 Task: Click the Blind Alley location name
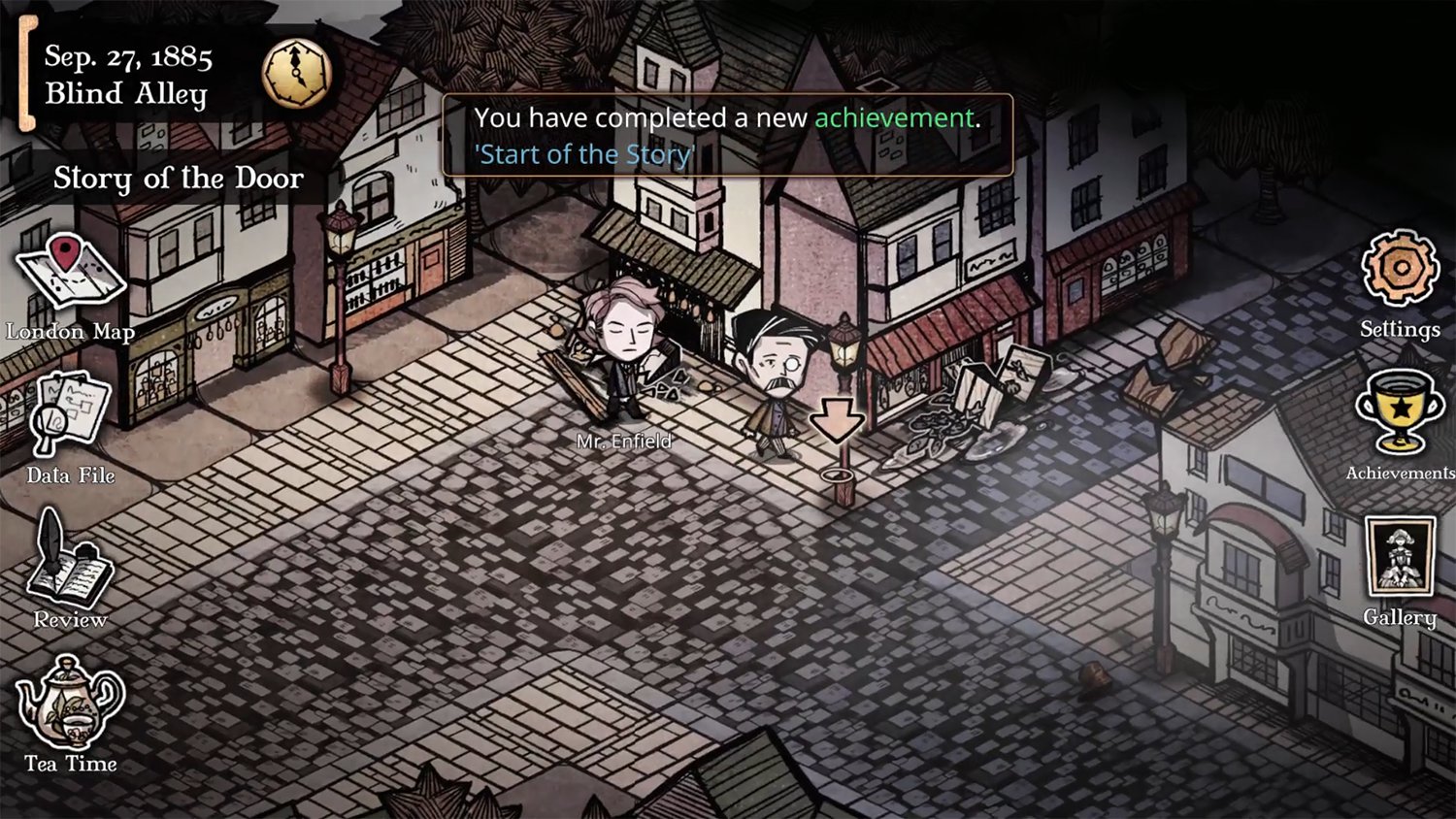(126, 93)
